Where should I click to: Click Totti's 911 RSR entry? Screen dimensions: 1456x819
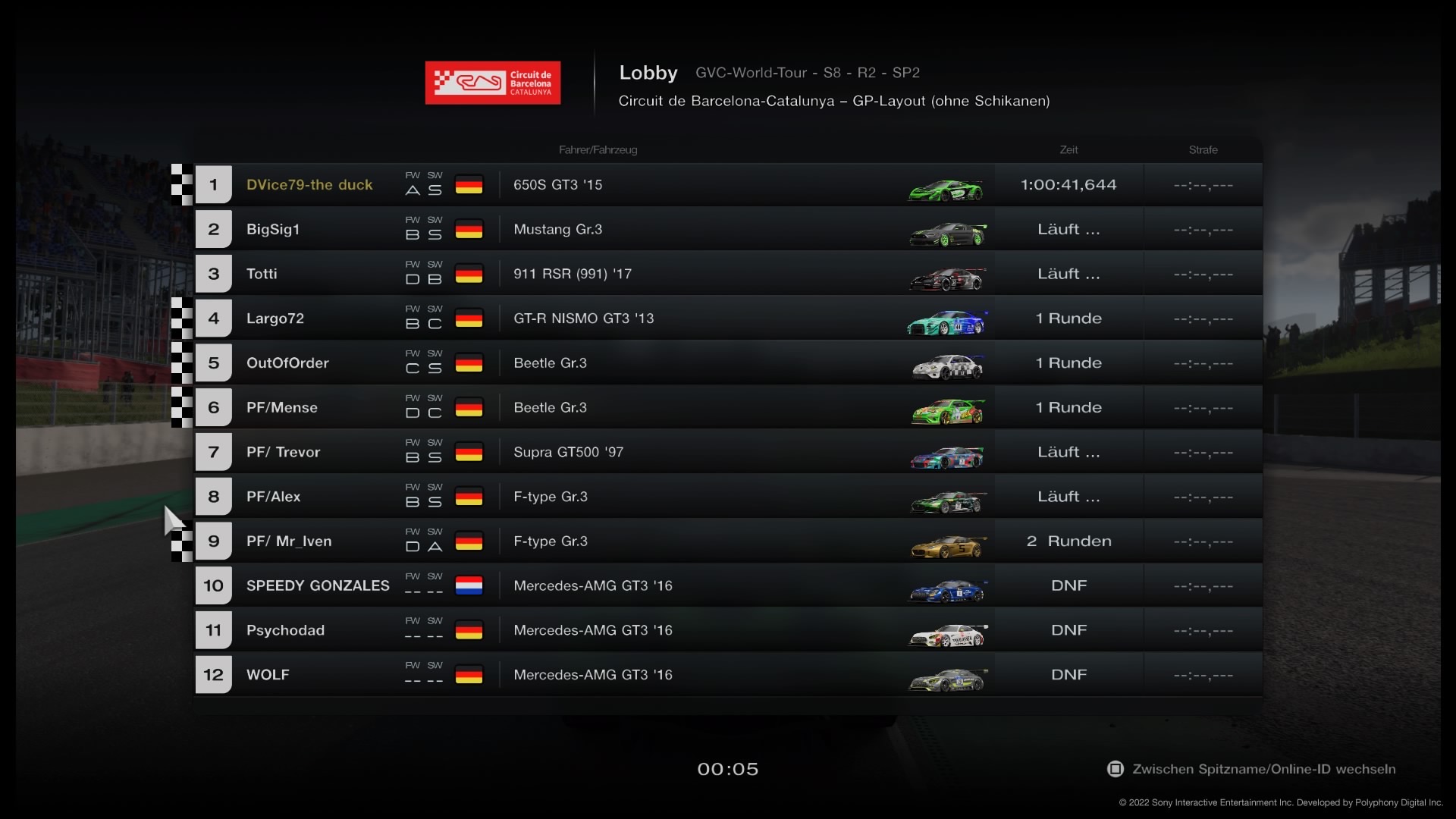pos(572,275)
